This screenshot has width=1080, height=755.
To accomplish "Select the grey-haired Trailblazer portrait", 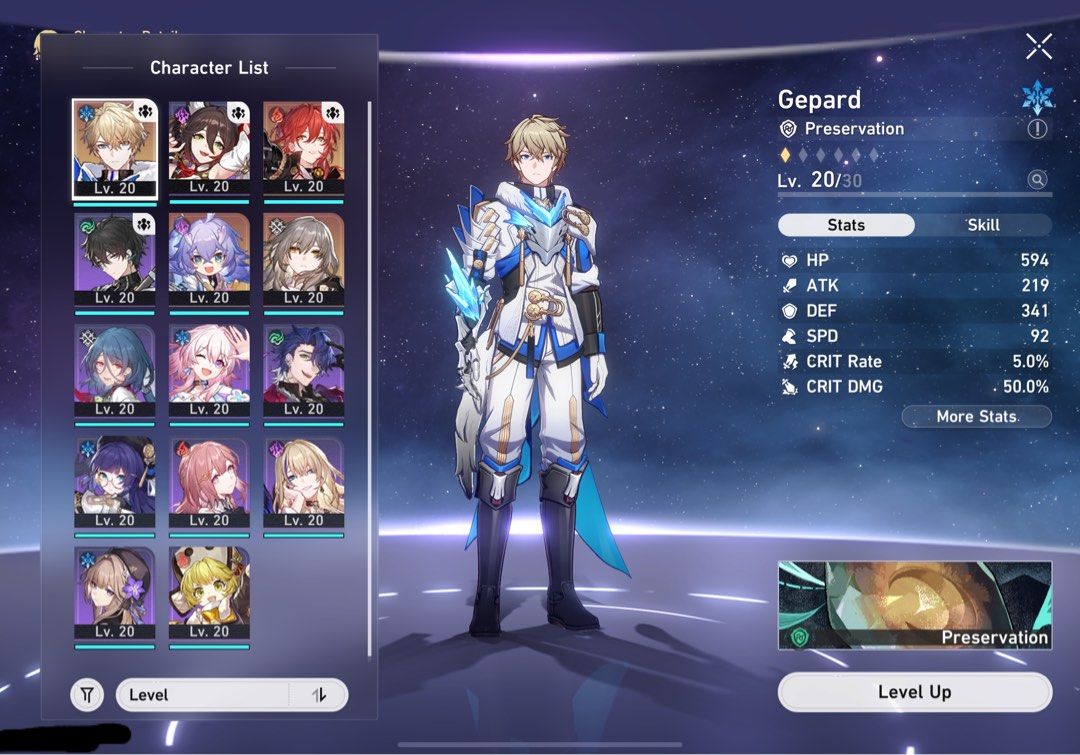I will (x=303, y=259).
